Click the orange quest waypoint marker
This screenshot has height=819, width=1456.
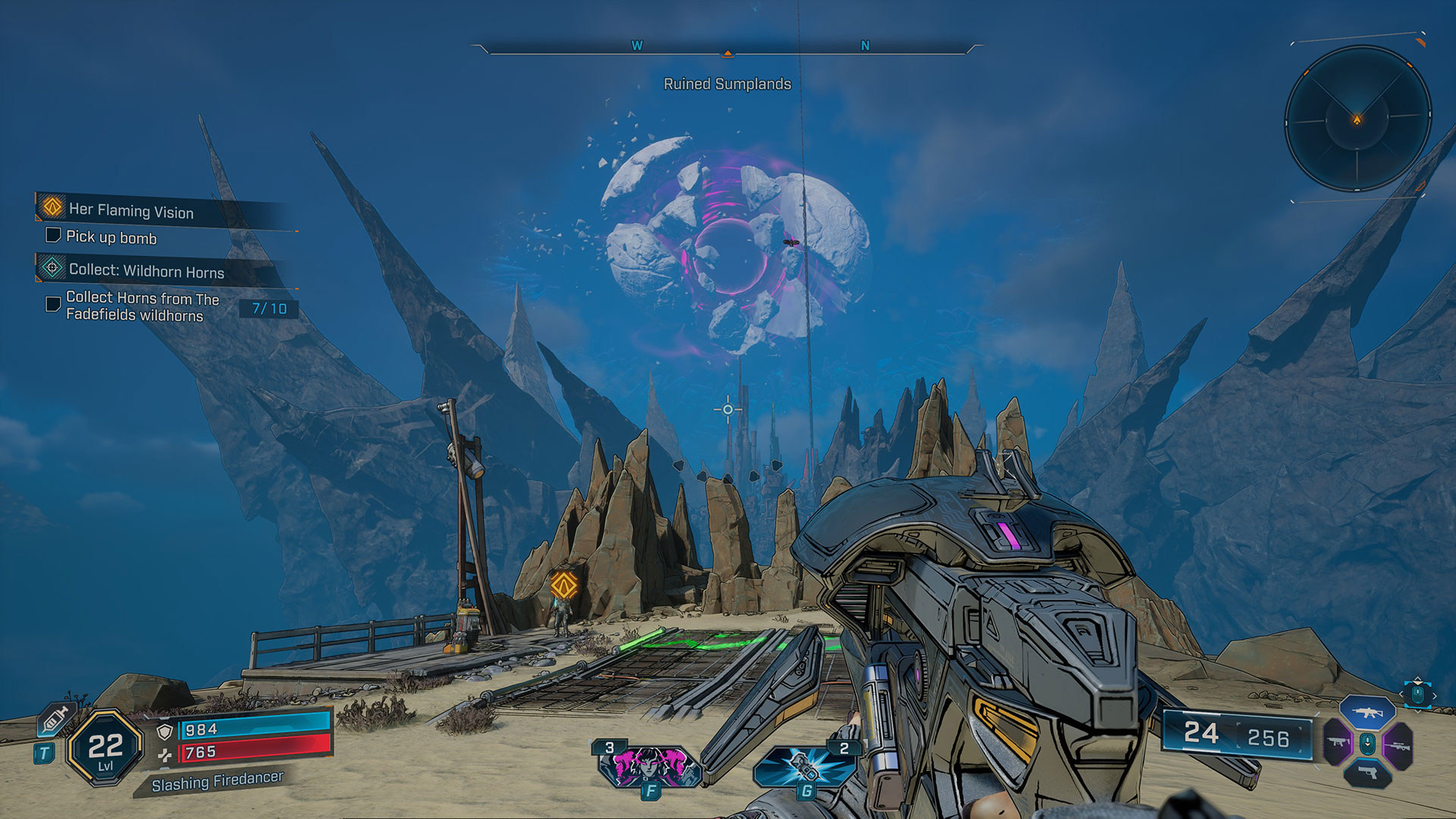tap(563, 584)
